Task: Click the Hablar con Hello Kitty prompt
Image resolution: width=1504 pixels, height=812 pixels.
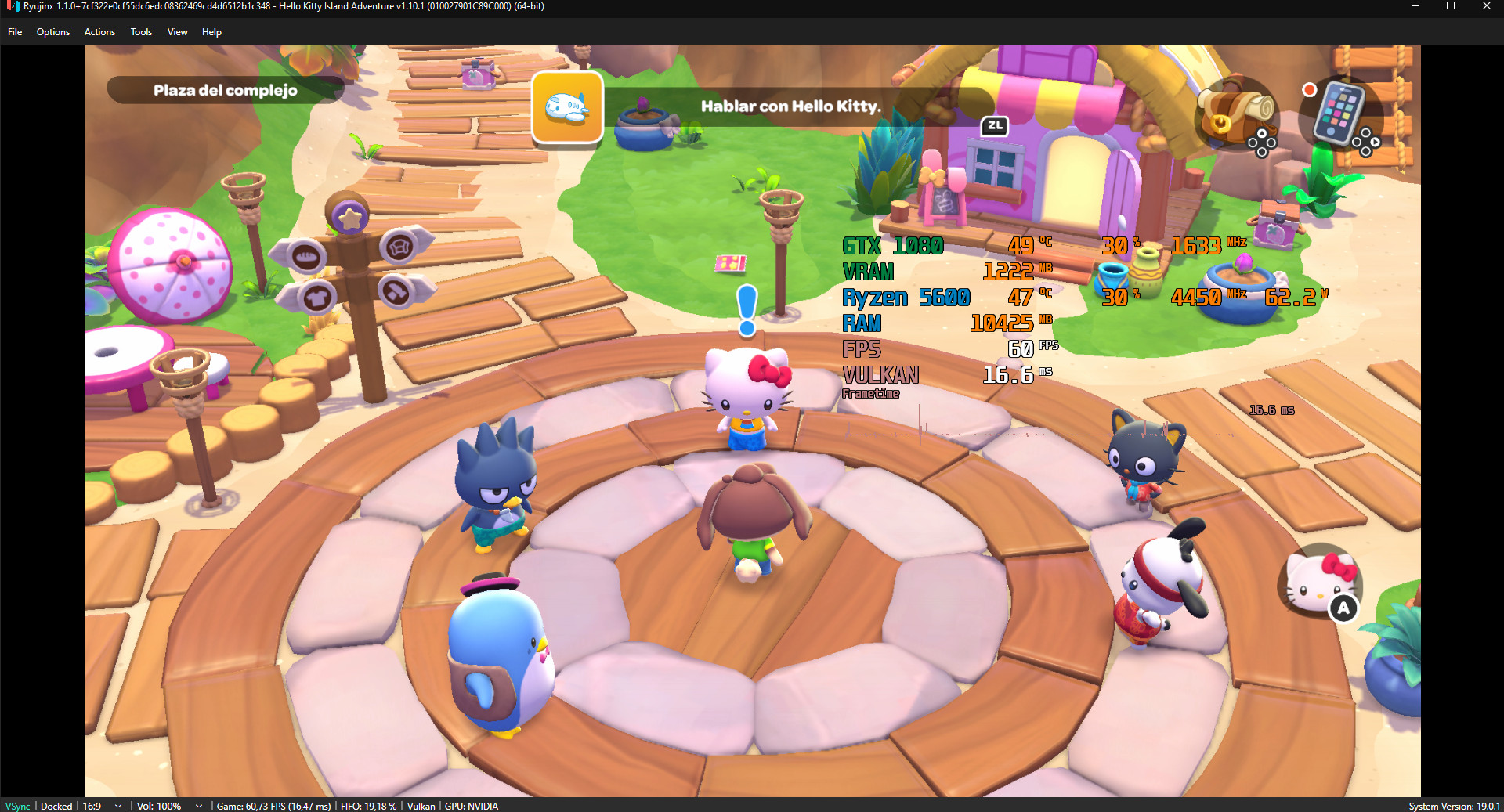Action: coord(790,107)
